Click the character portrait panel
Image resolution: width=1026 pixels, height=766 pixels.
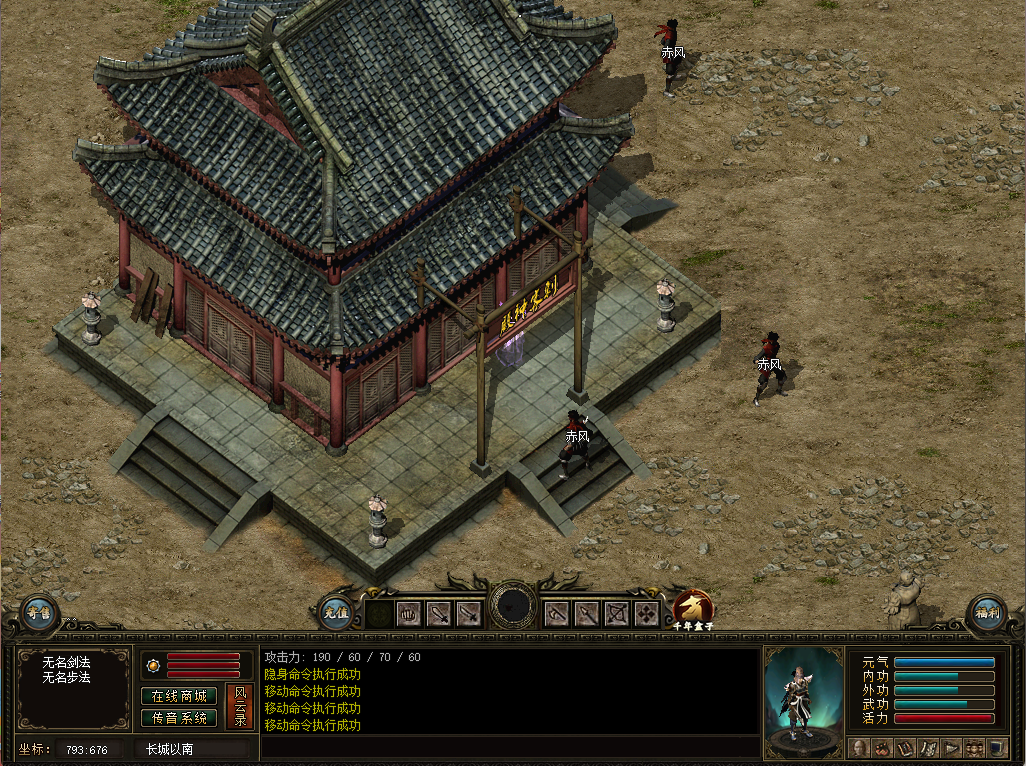coord(803,701)
